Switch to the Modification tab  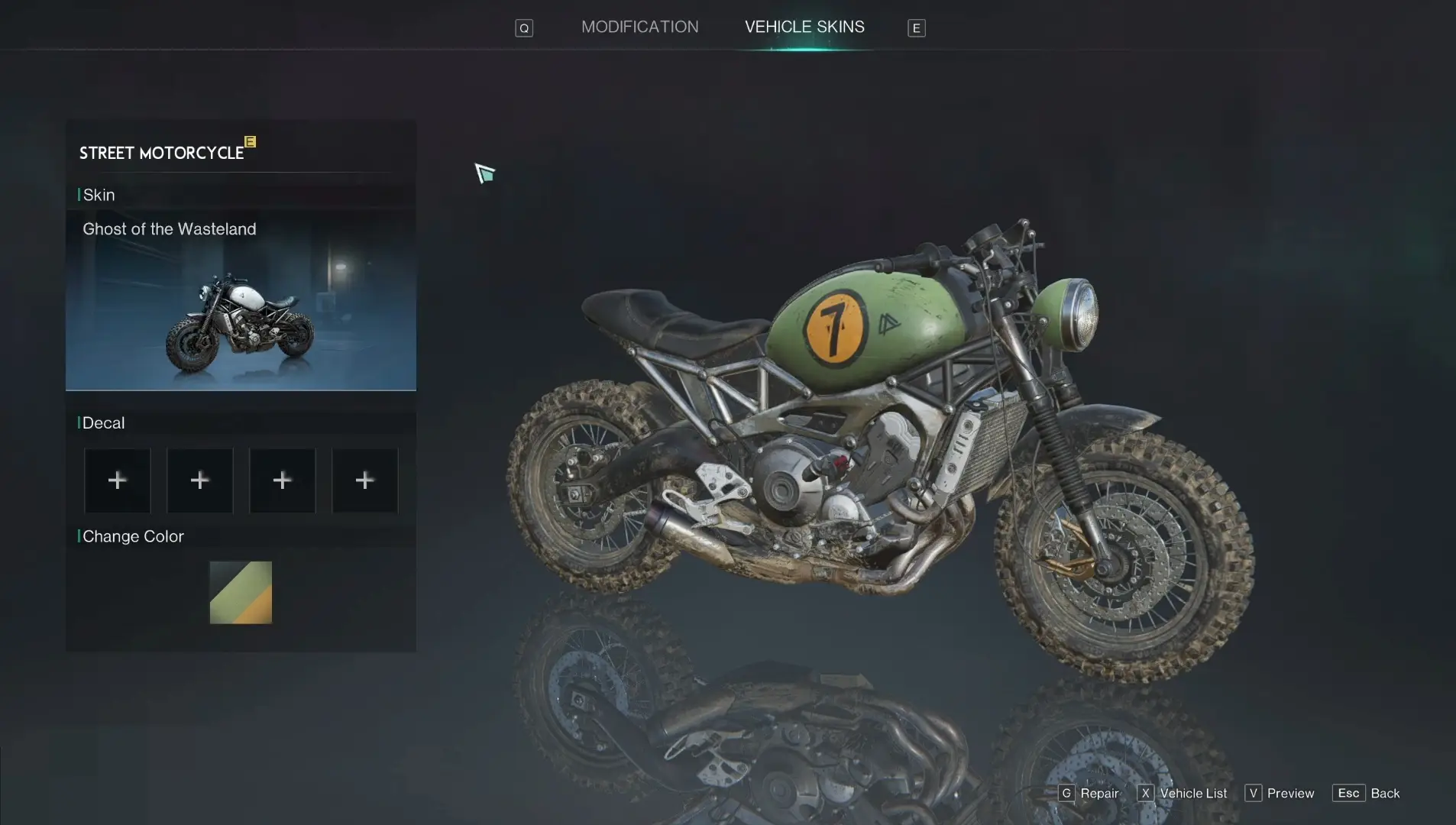[639, 27]
